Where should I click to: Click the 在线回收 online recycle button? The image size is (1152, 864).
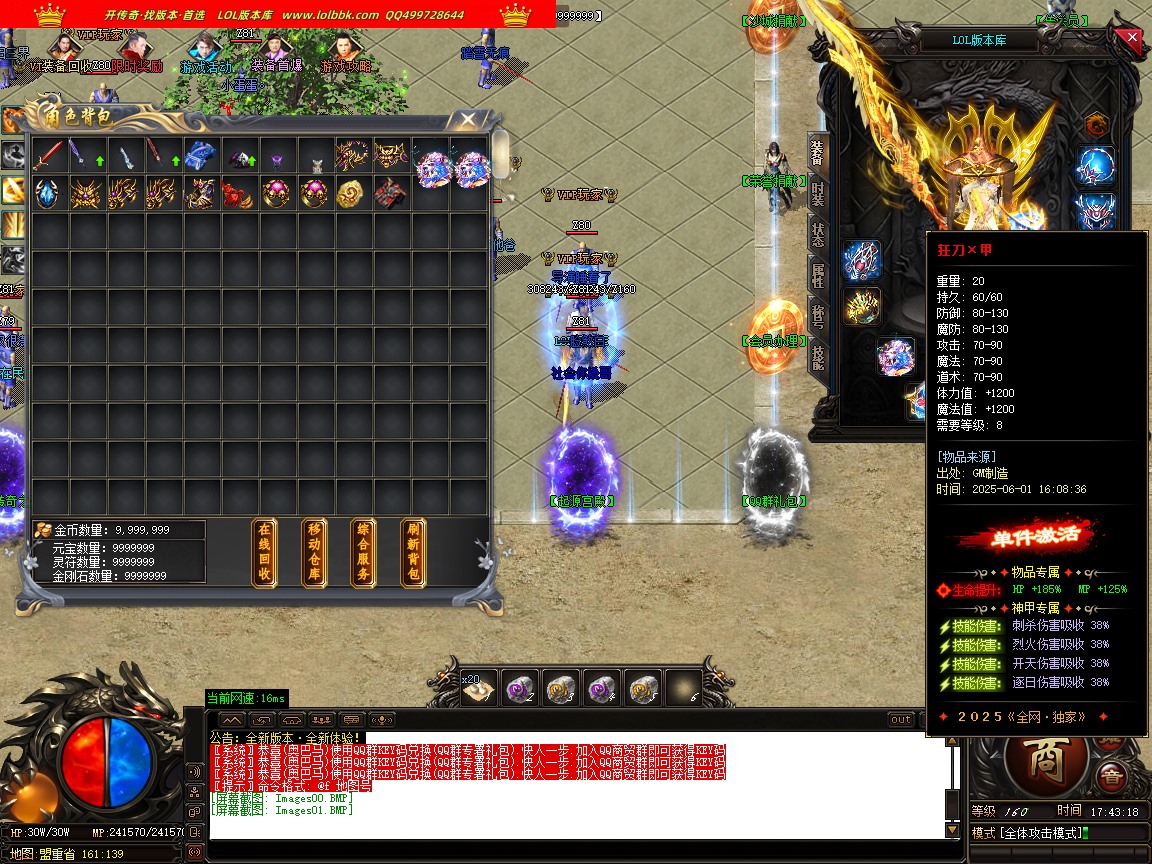click(264, 552)
